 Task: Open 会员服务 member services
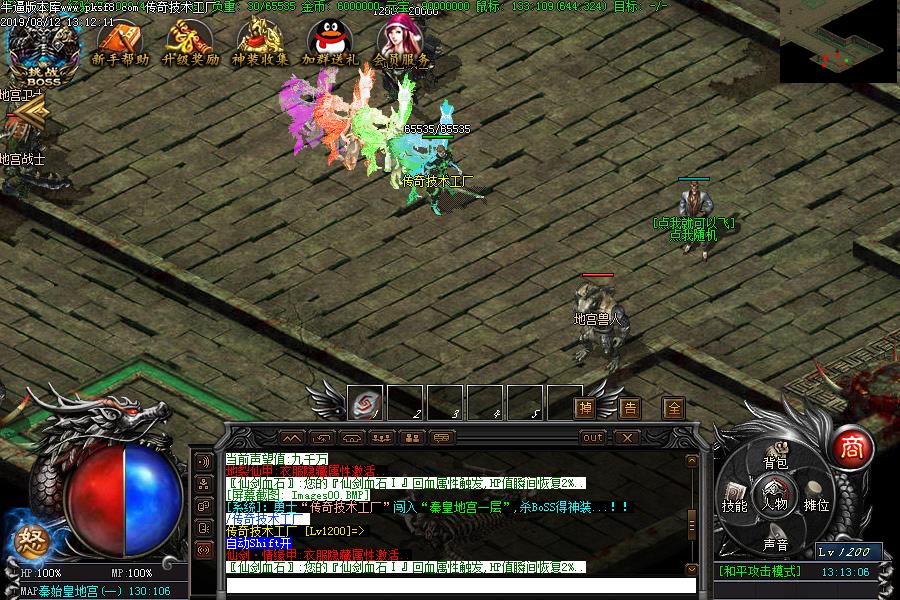pyautogui.click(x=402, y=43)
